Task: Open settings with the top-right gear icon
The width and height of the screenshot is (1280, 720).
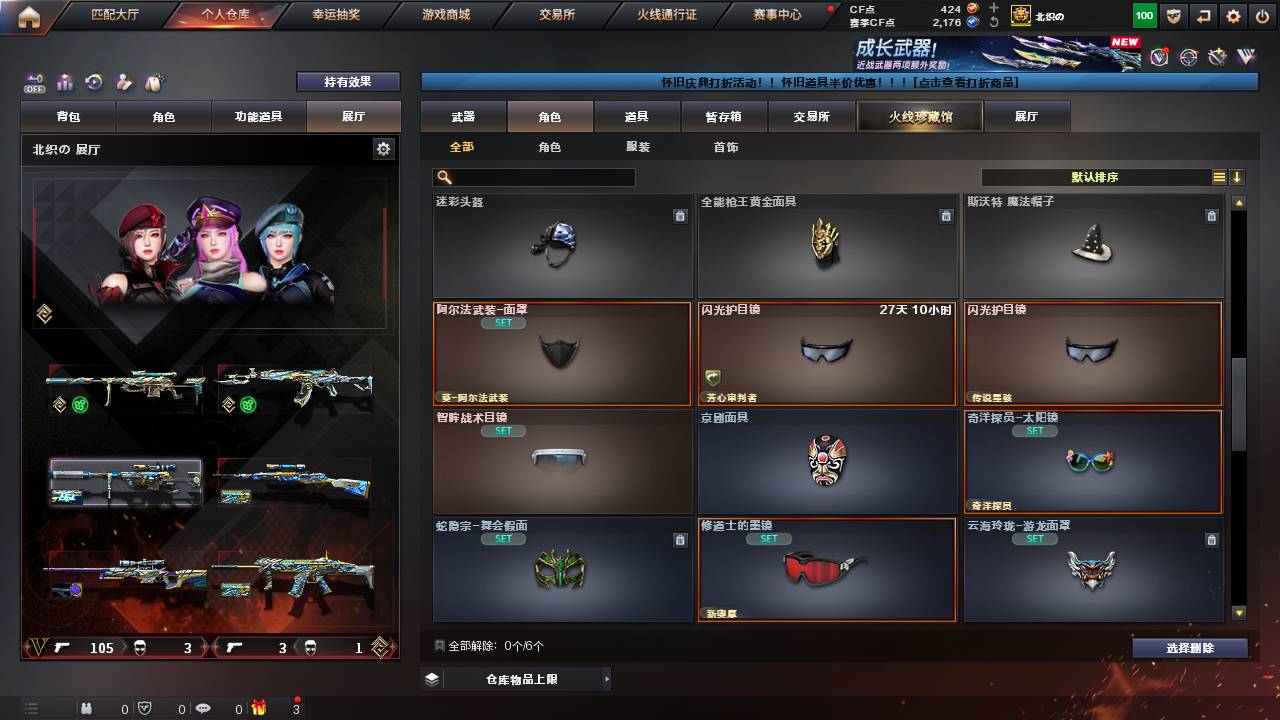Action: [1233, 16]
